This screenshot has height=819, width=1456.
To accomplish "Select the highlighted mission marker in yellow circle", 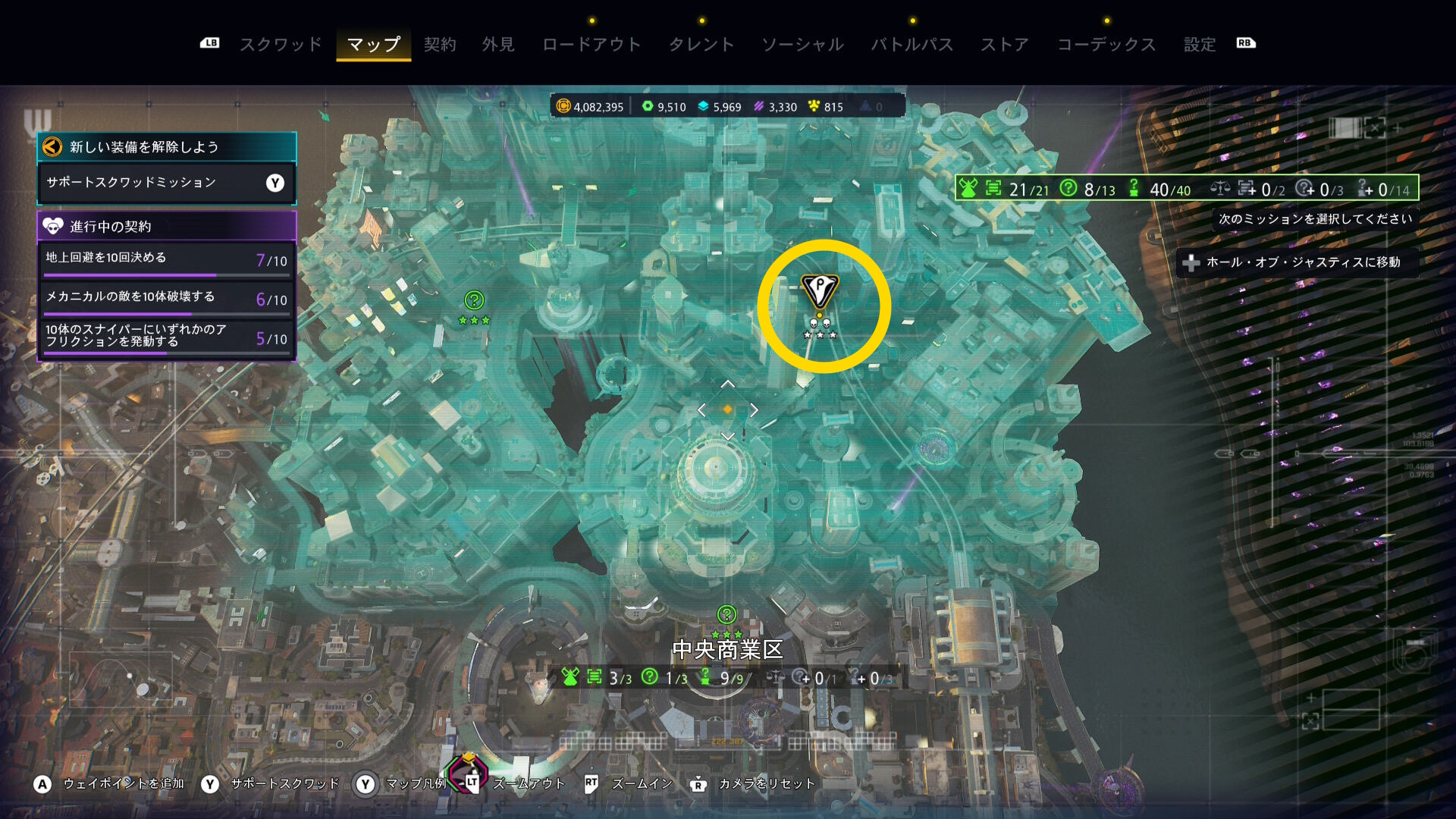I will (820, 291).
